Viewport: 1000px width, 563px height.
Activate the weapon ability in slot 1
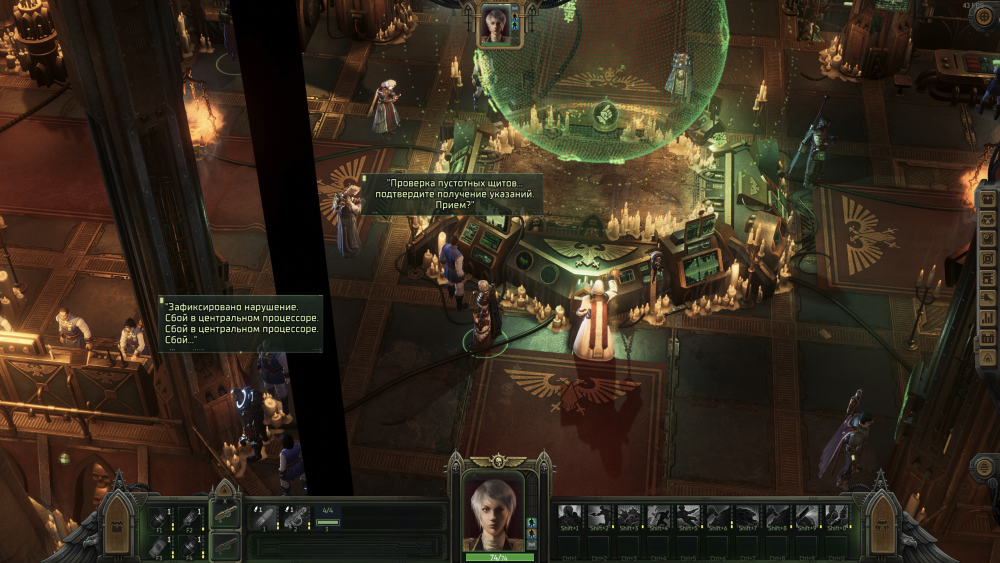pyautogui.click(x=264, y=517)
